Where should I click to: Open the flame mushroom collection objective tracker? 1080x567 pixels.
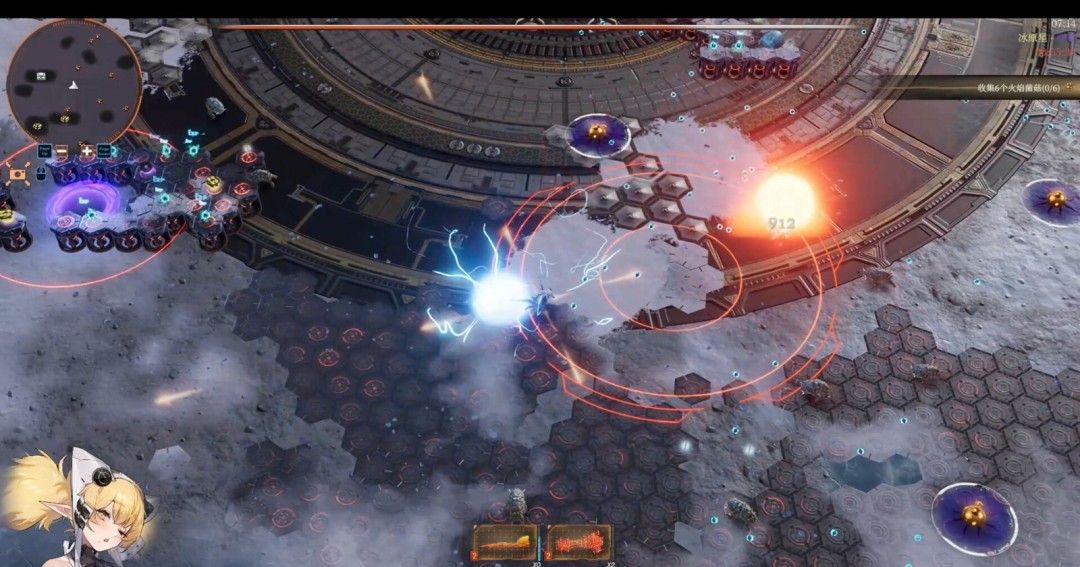[1023, 89]
